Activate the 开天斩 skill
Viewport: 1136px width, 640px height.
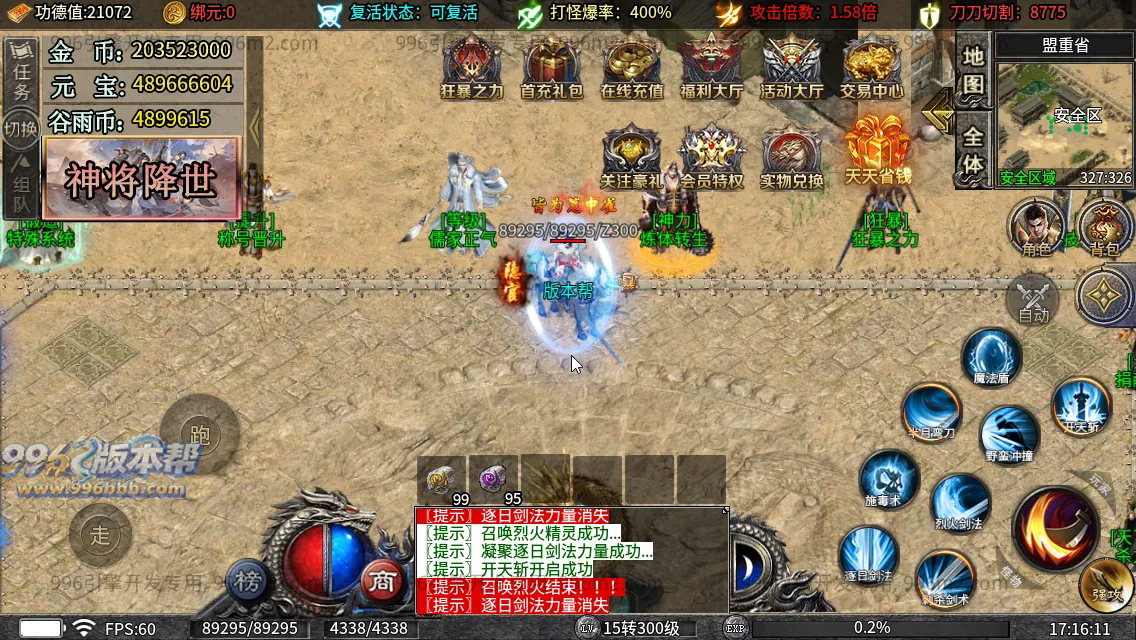point(1081,405)
